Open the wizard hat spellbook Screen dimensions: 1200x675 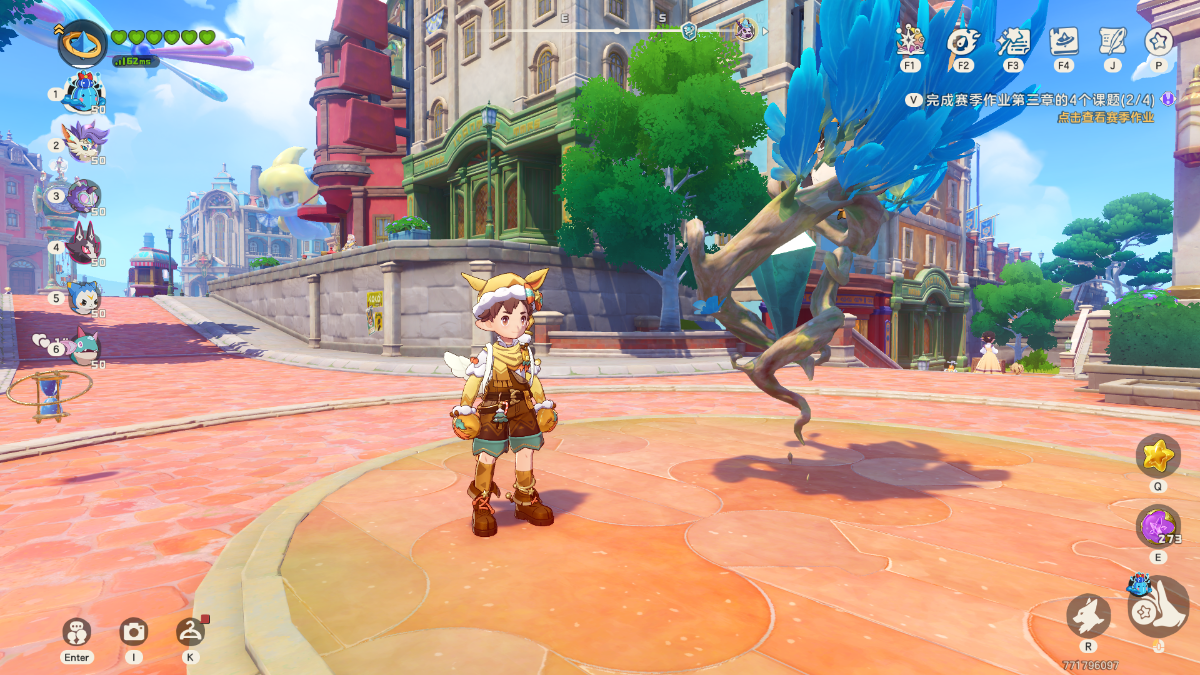coord(1063,42)
